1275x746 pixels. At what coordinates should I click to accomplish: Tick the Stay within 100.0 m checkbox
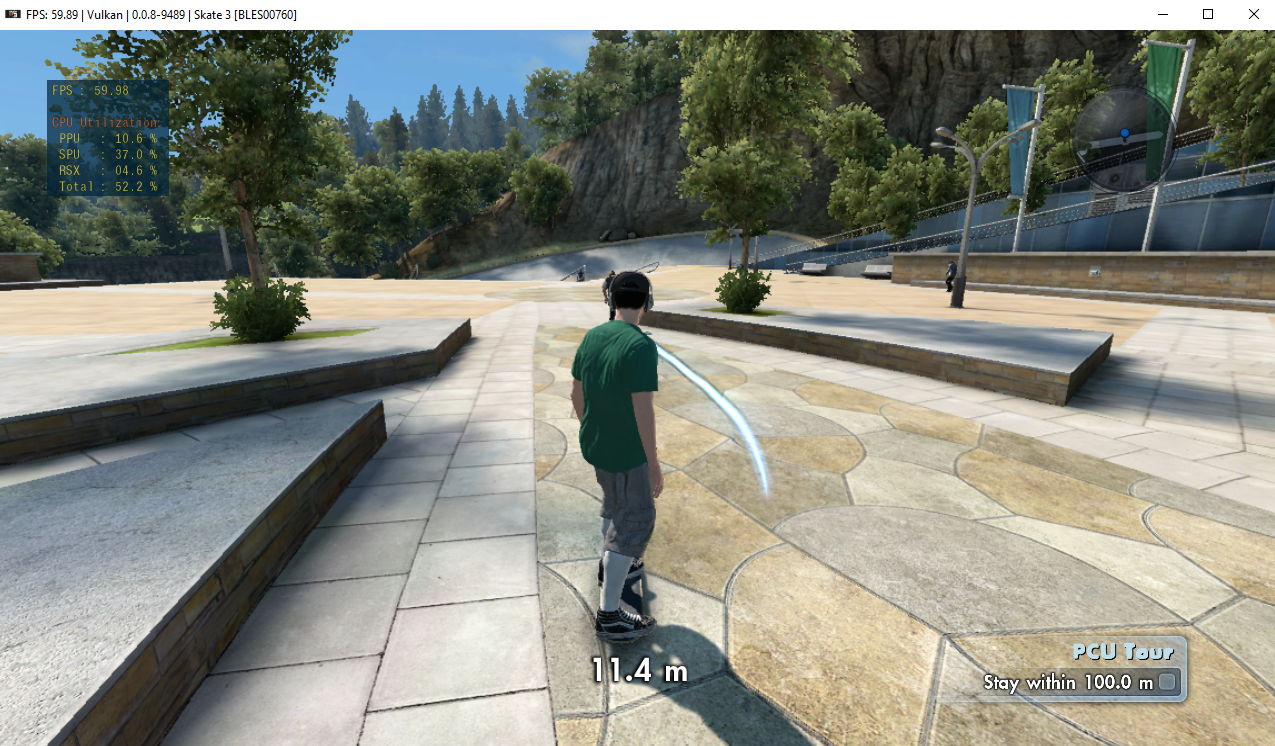(1167, 682)
